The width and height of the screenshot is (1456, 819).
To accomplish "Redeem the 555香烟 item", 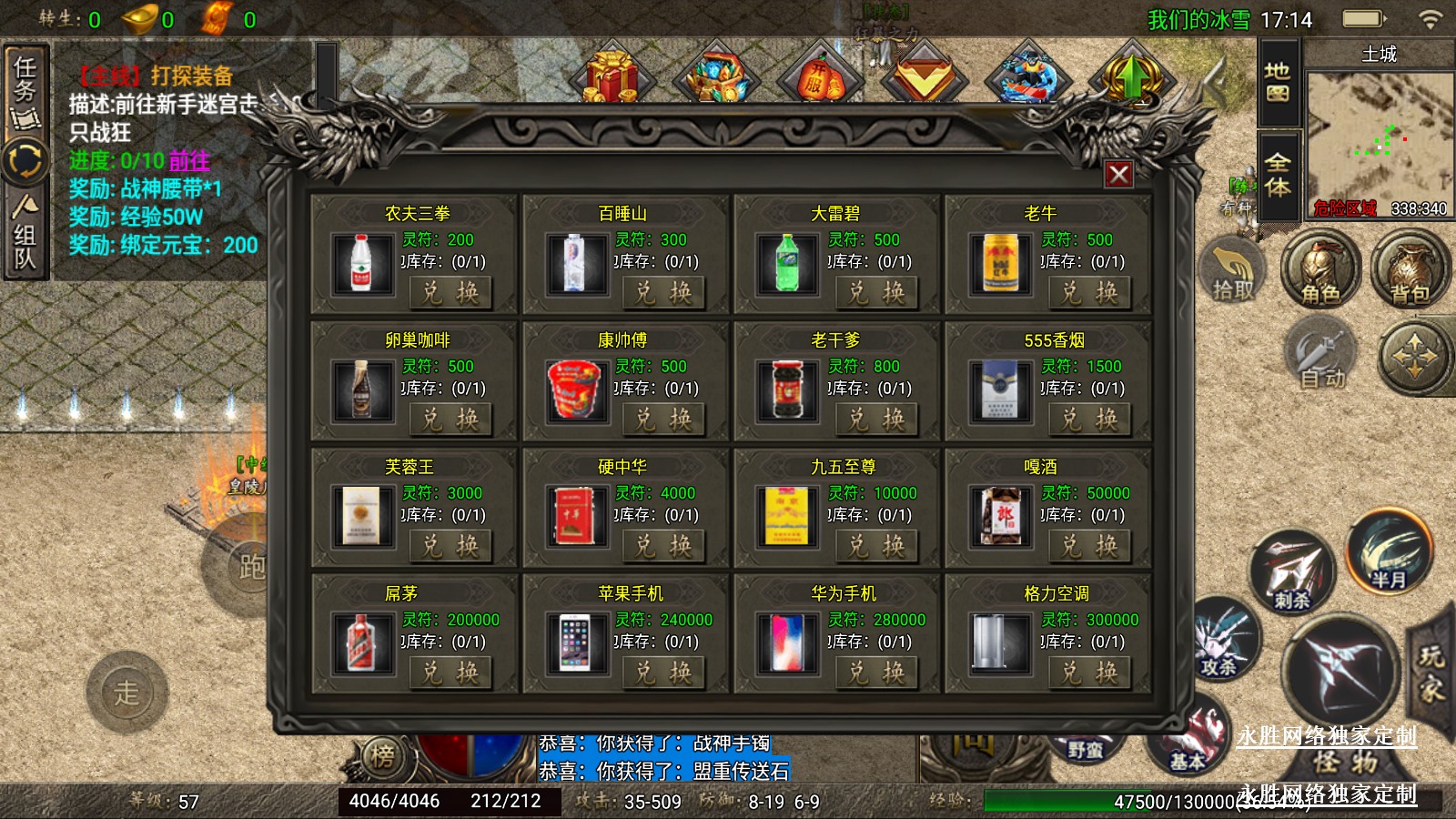I will pos(1088,419).
